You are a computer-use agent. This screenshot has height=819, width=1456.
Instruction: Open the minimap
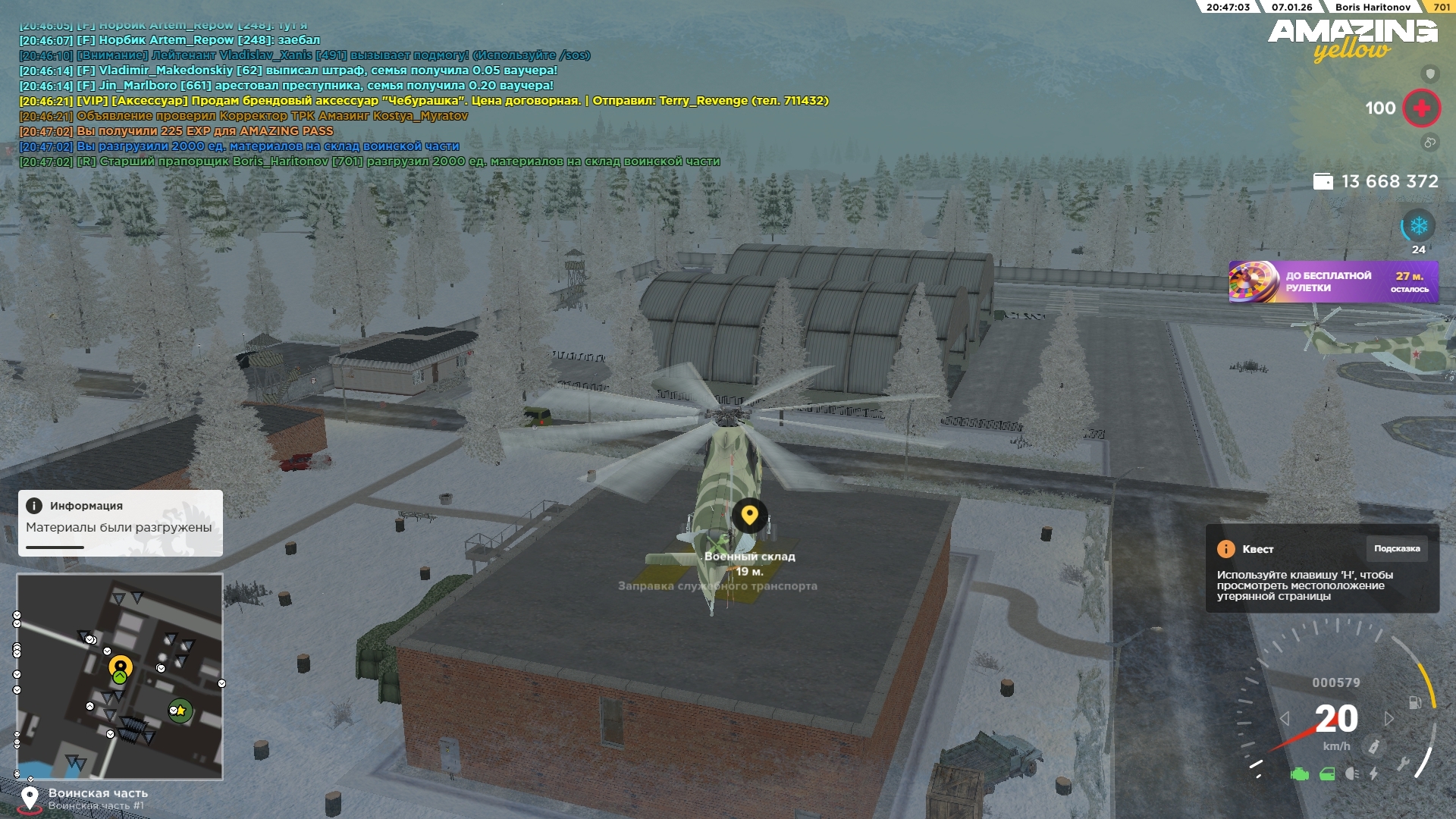point(120,676)
